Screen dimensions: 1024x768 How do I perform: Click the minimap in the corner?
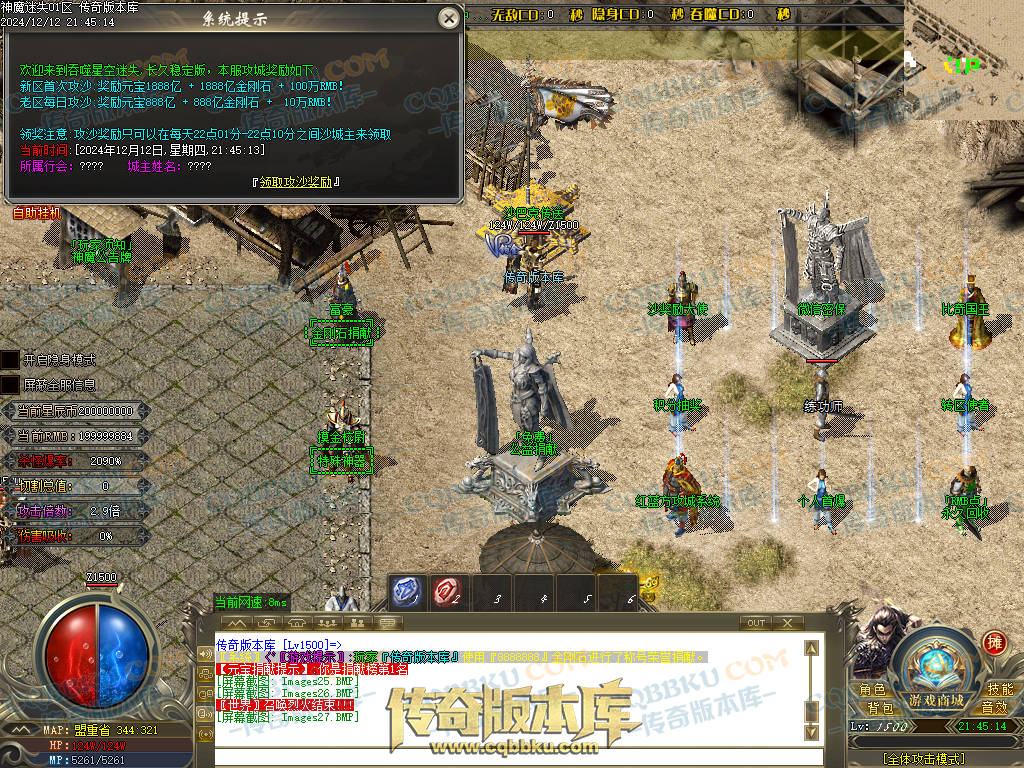[964, 58]
